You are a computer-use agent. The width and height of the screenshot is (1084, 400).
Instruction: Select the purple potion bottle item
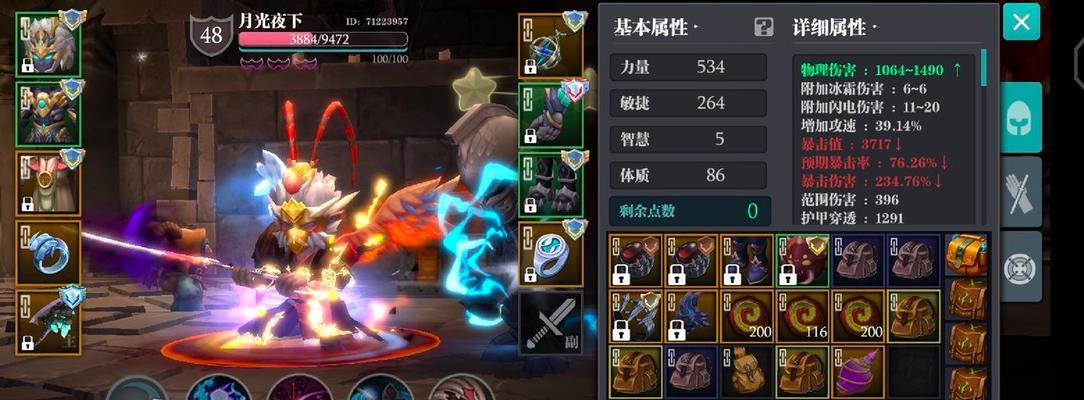point(857,371)
